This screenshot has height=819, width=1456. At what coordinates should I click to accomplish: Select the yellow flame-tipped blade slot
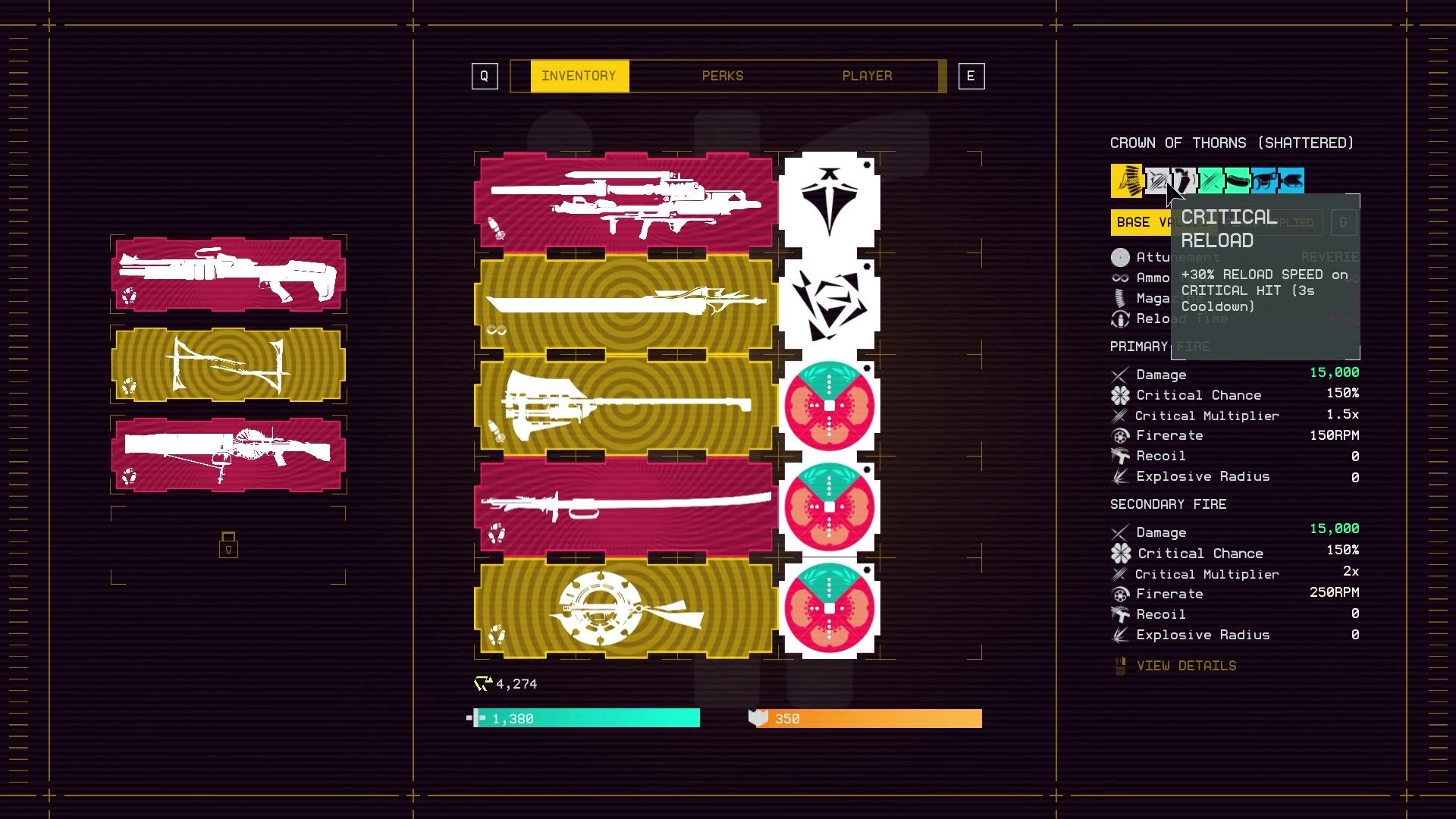coord(625,303)
